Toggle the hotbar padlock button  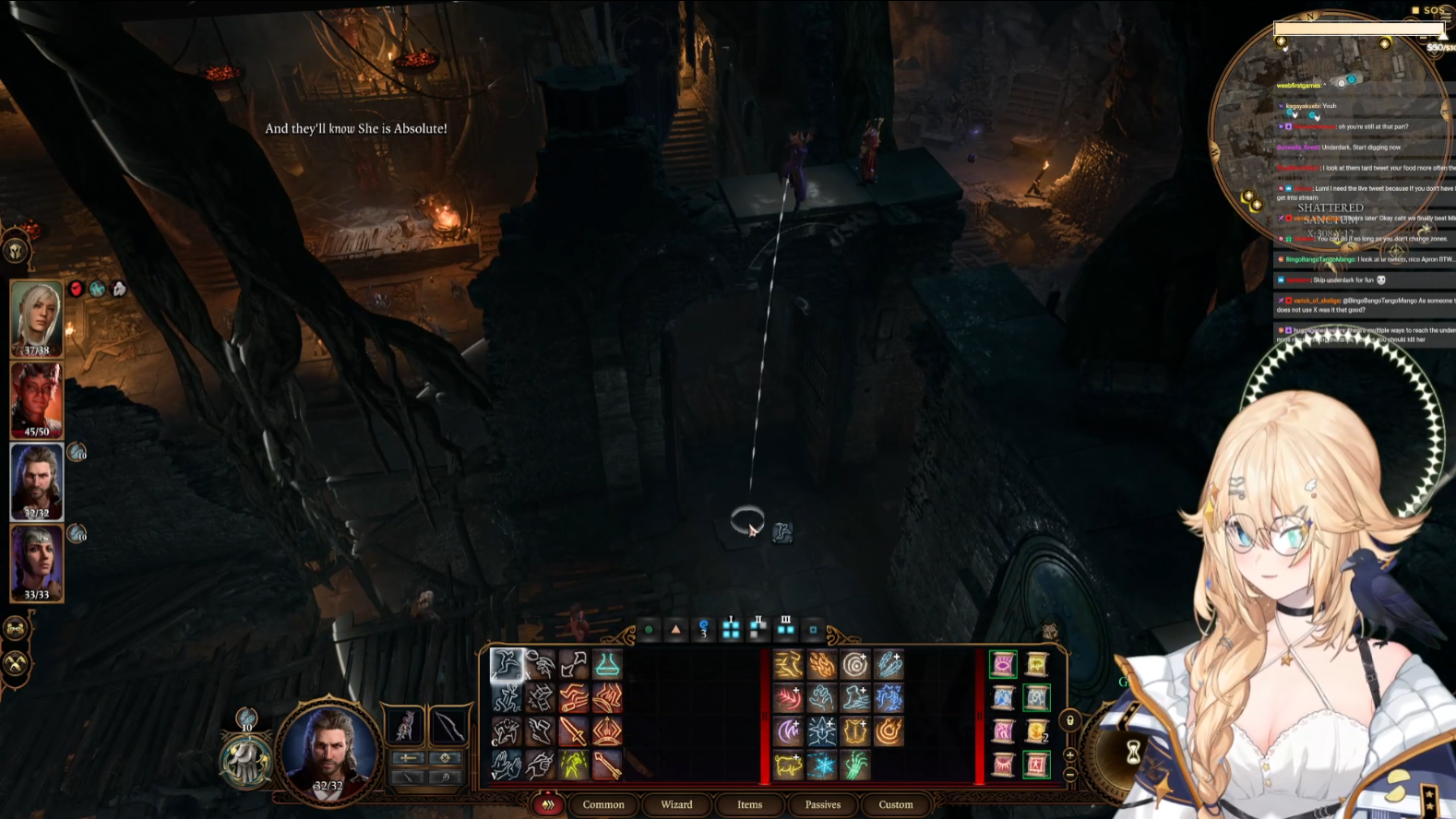[x=1070, y=720]
